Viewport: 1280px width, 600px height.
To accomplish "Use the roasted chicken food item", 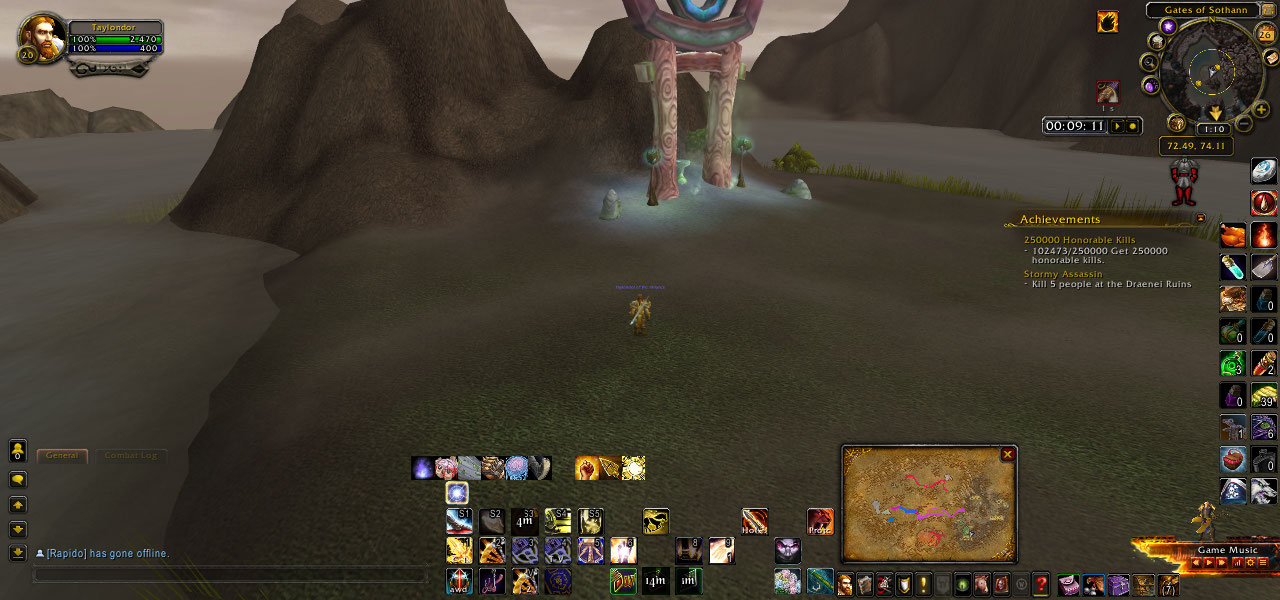I will [x=1233, y=235].
